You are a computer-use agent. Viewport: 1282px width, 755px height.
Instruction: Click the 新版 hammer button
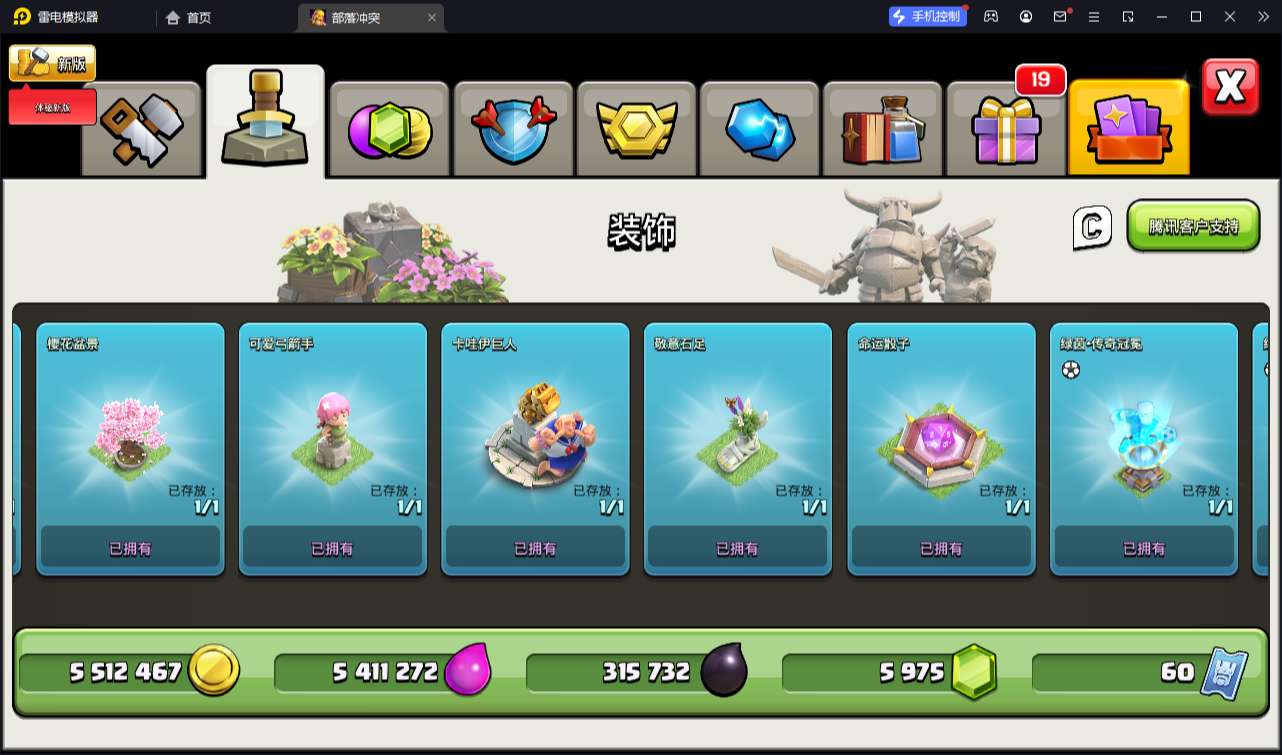click(53, 63)
